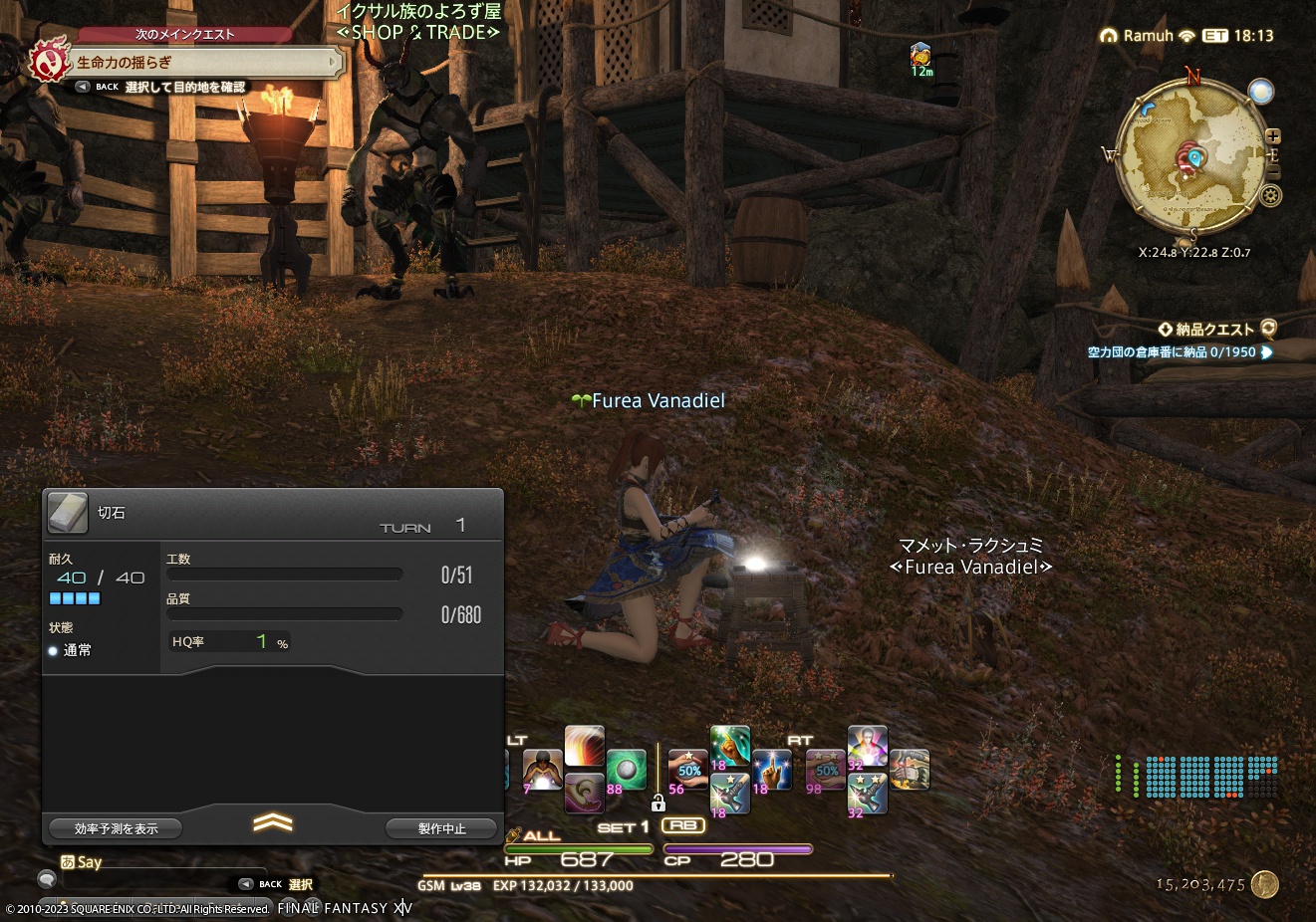Viewport: 1316px width, 922px height.
Task: Click the 品質 quality progress bar
Action: [x=284, y=613]
